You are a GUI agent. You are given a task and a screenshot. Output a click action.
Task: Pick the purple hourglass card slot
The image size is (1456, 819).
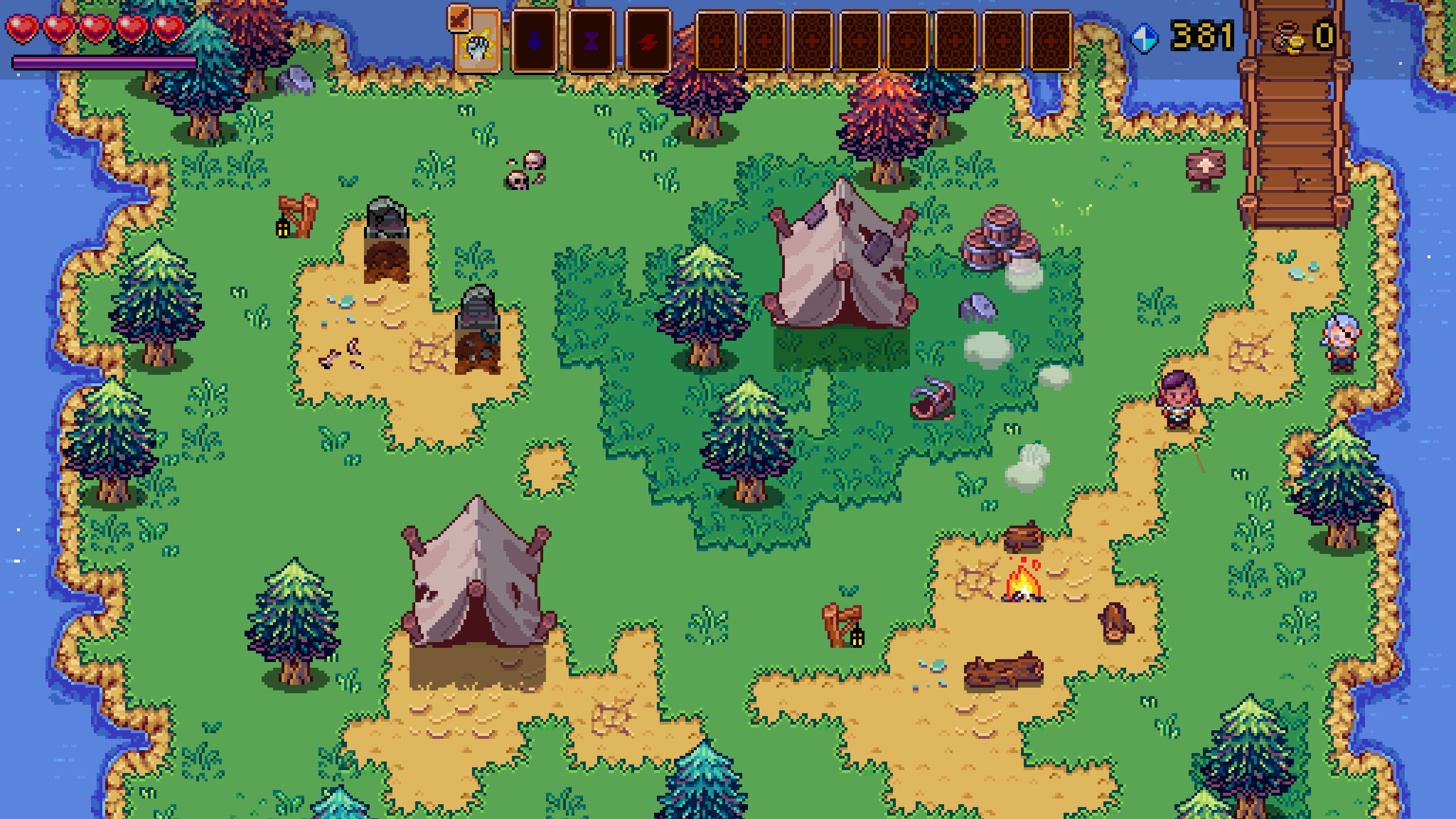[591, 41]
